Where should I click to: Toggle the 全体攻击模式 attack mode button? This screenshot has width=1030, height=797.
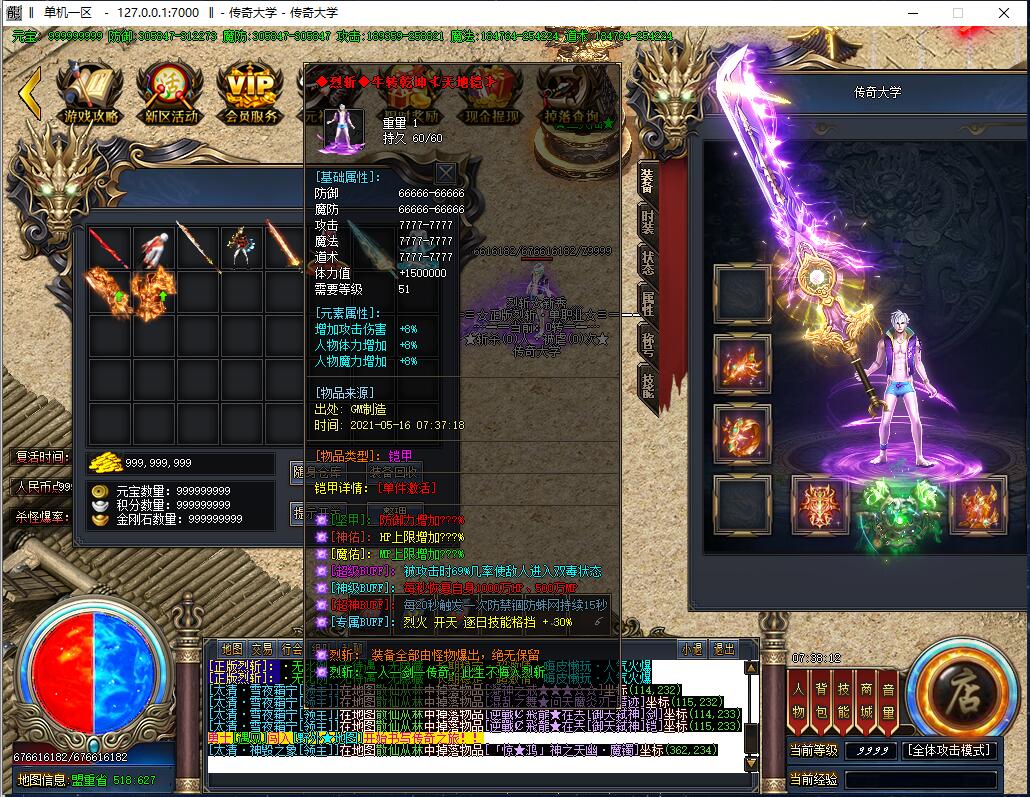(949, 750)
